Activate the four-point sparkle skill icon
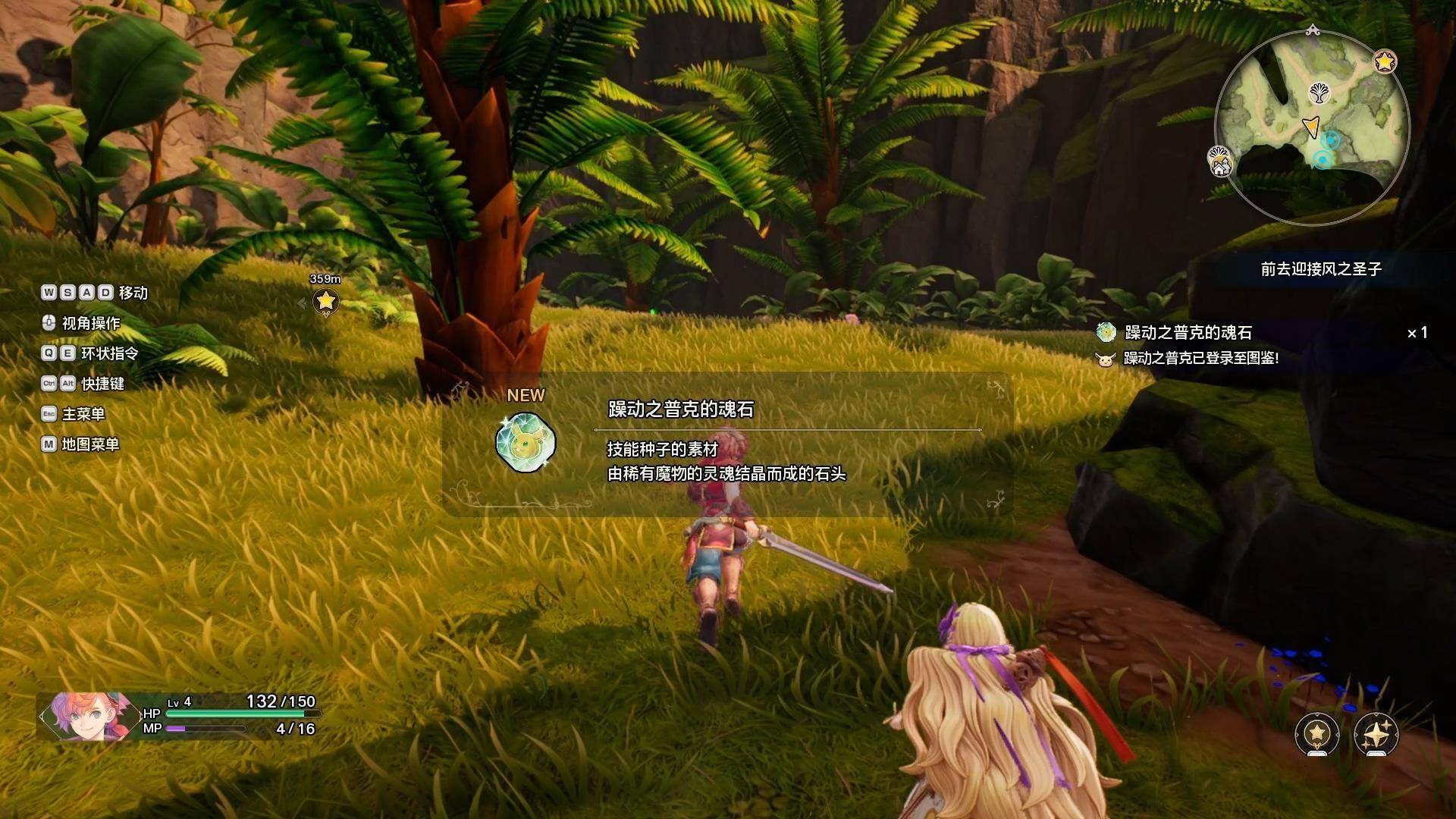 (1376, 733)
